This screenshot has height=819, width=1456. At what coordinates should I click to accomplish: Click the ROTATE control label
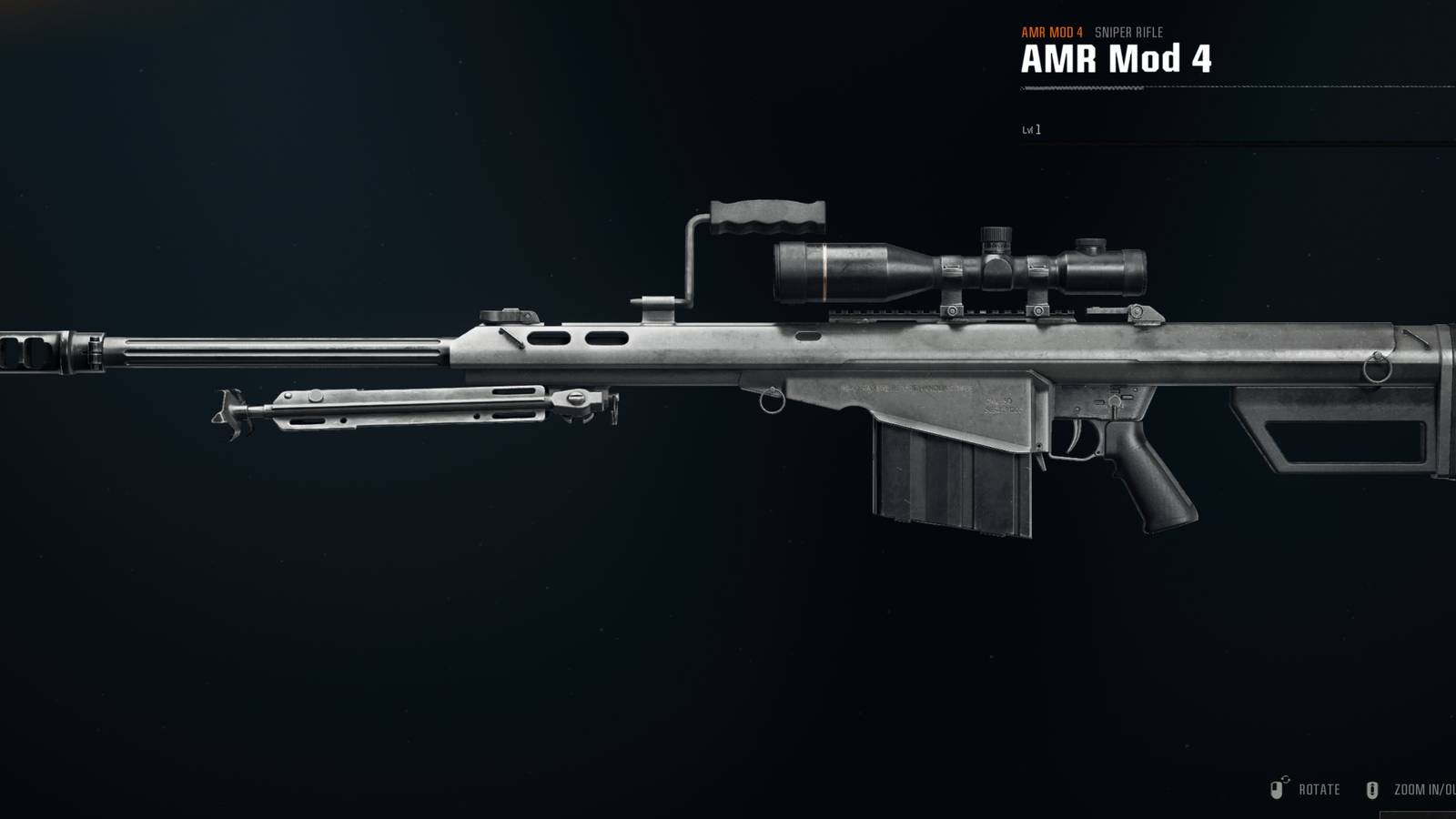pyautogui.click(x=1319, y=789)
